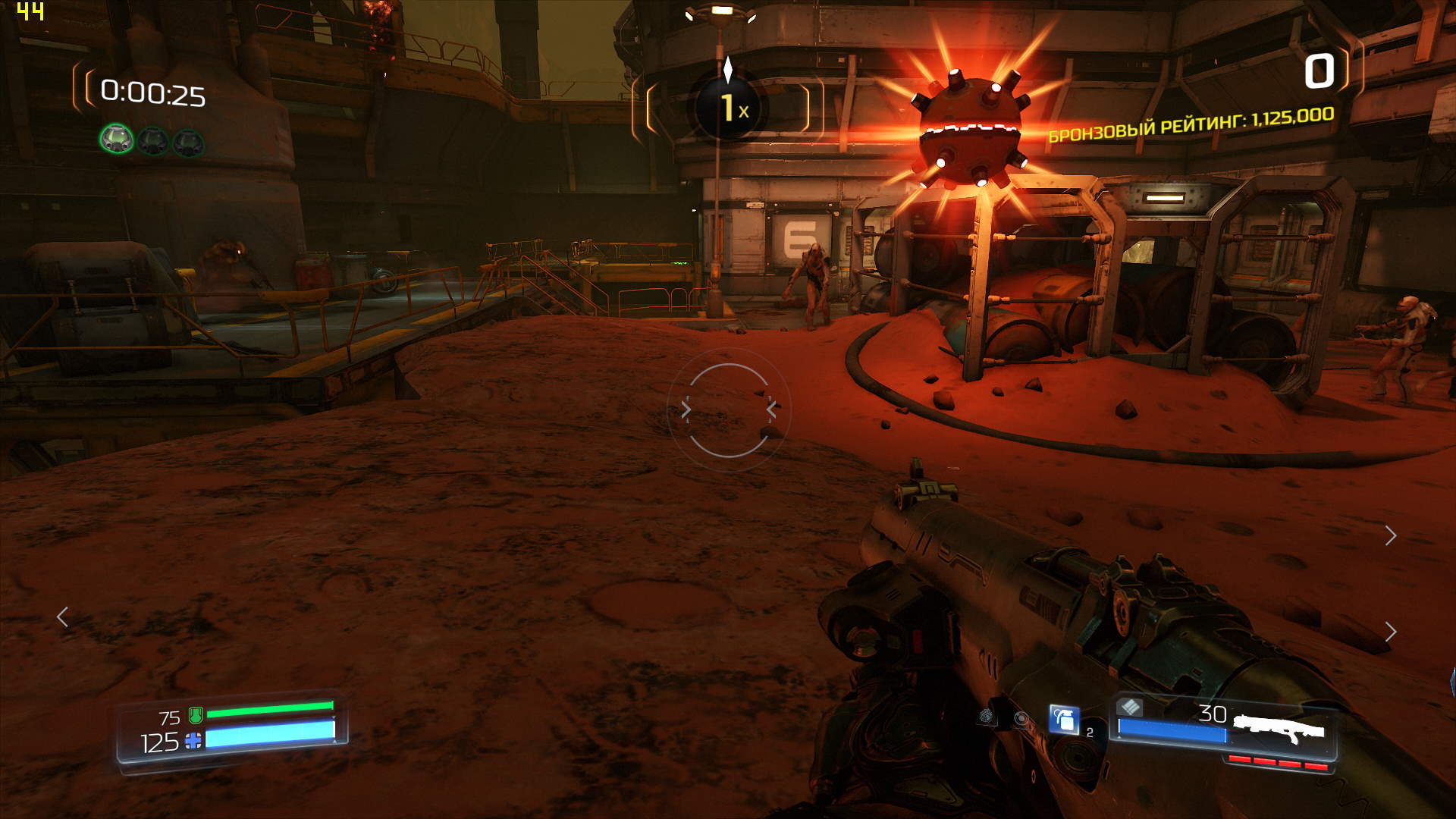Screen dimensions: 1456x819
Task: Click the green armor icon
Action: click(x=196, y=715)
